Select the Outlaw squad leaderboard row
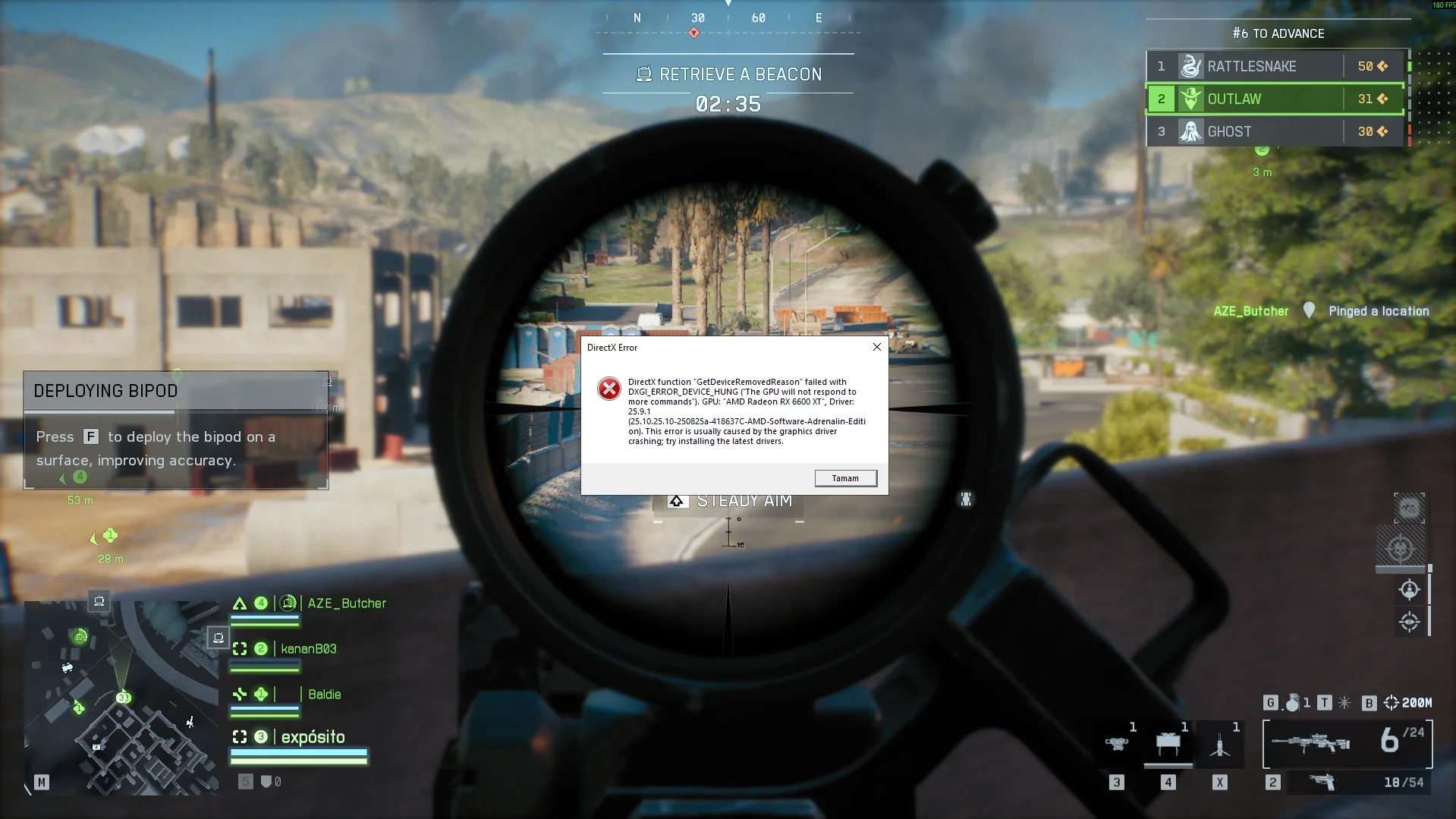Screen dimensions: 1456x819 click(x=1275, y=99)
